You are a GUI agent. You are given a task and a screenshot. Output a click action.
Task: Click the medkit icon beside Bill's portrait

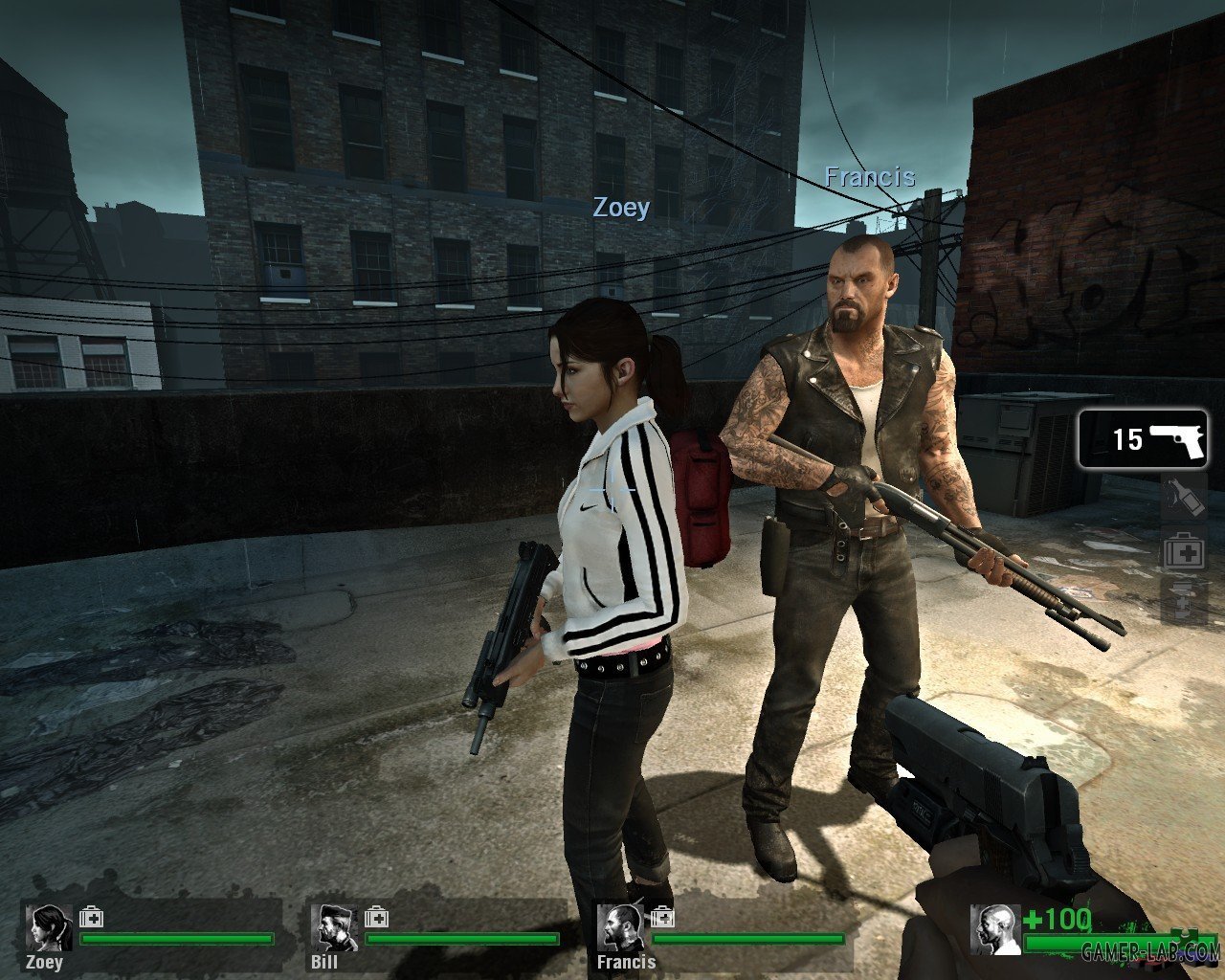(376, 917)
